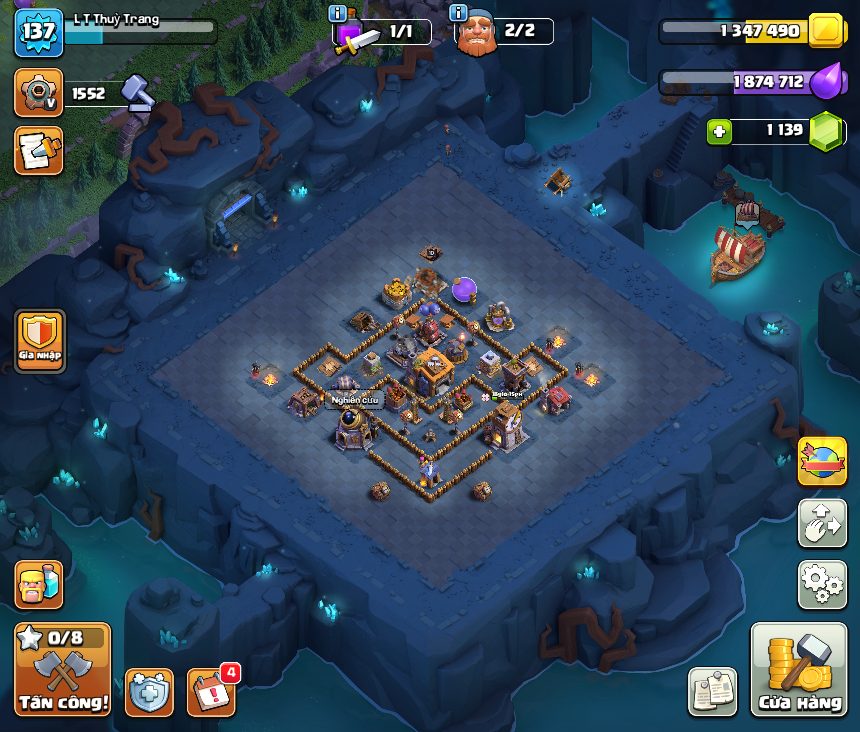The image size is (860, 732).
Task: Toggle the layout editor hand-arrows button
Action: 822,523
